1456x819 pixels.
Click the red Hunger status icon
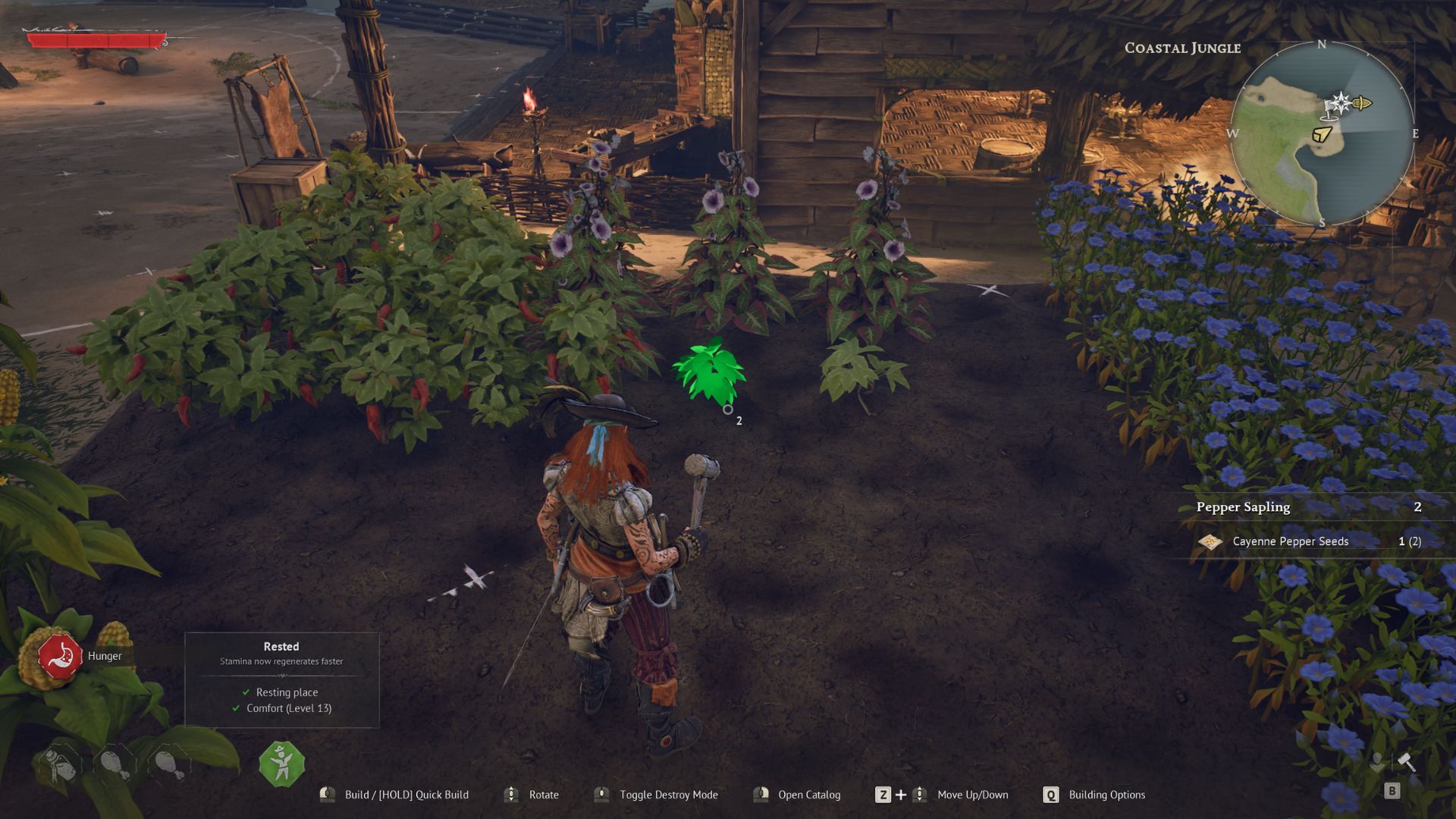tap(61, 656)
